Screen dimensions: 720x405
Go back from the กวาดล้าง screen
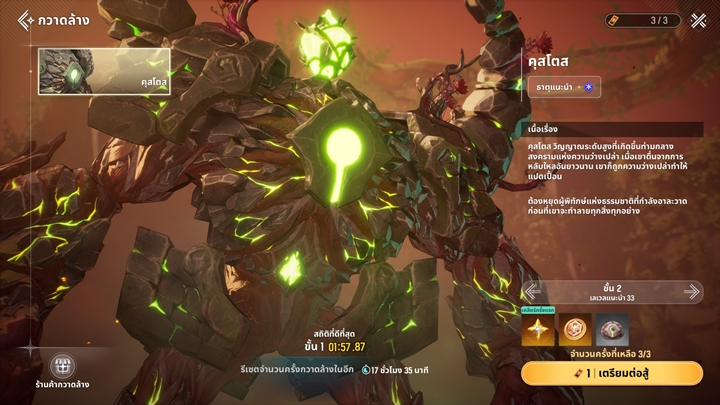coord(26,20)
